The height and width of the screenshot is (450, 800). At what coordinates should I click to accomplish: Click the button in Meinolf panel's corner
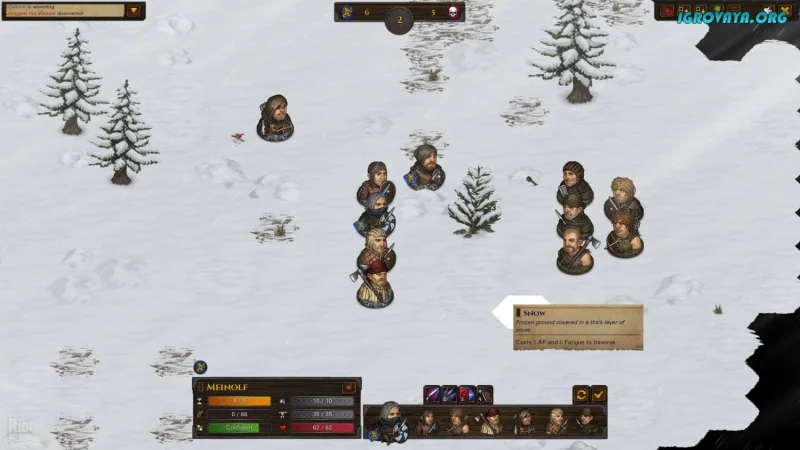[x=348, y=387]
